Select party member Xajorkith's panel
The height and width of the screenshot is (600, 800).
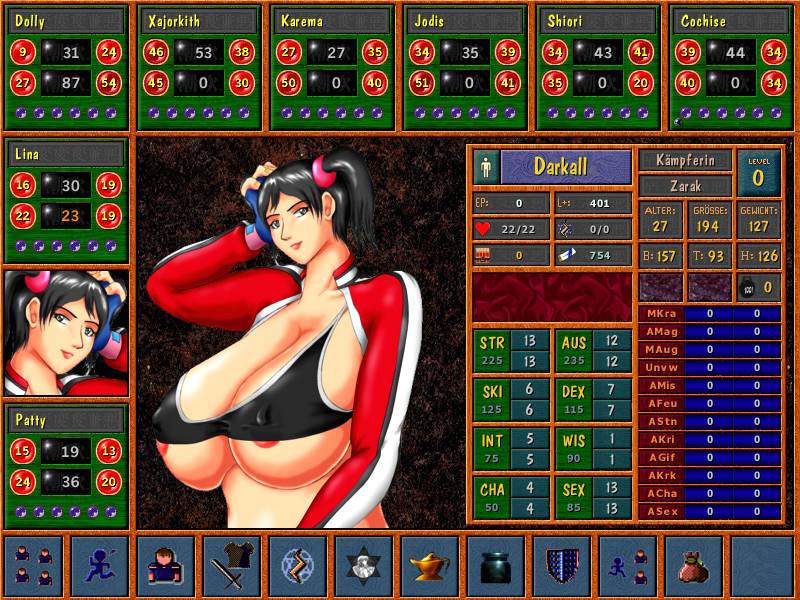199,67
